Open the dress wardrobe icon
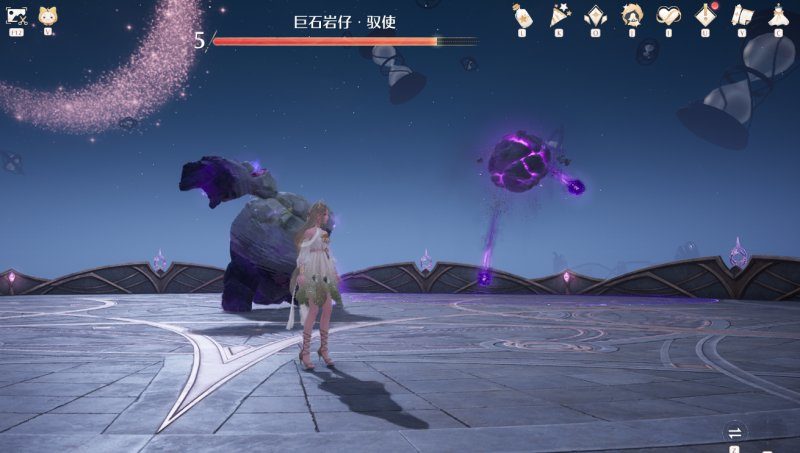Image resolution: width=800 pixels, height=453 pixels. [778, 16]
